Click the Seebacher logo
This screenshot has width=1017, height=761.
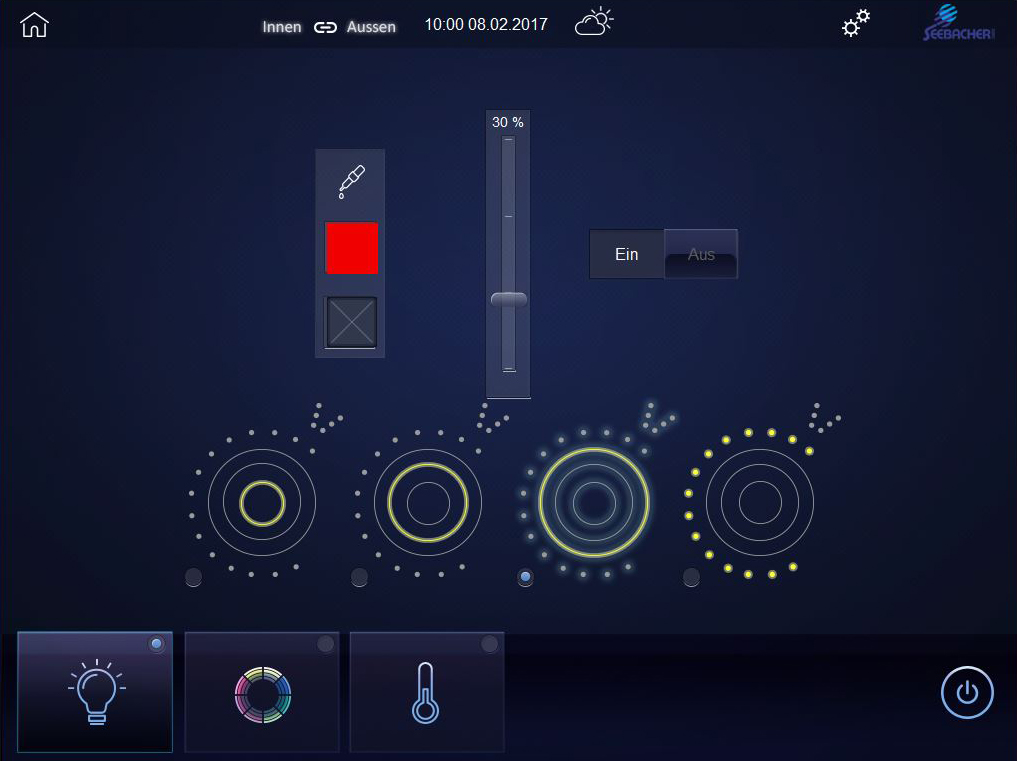pos(957,24)
